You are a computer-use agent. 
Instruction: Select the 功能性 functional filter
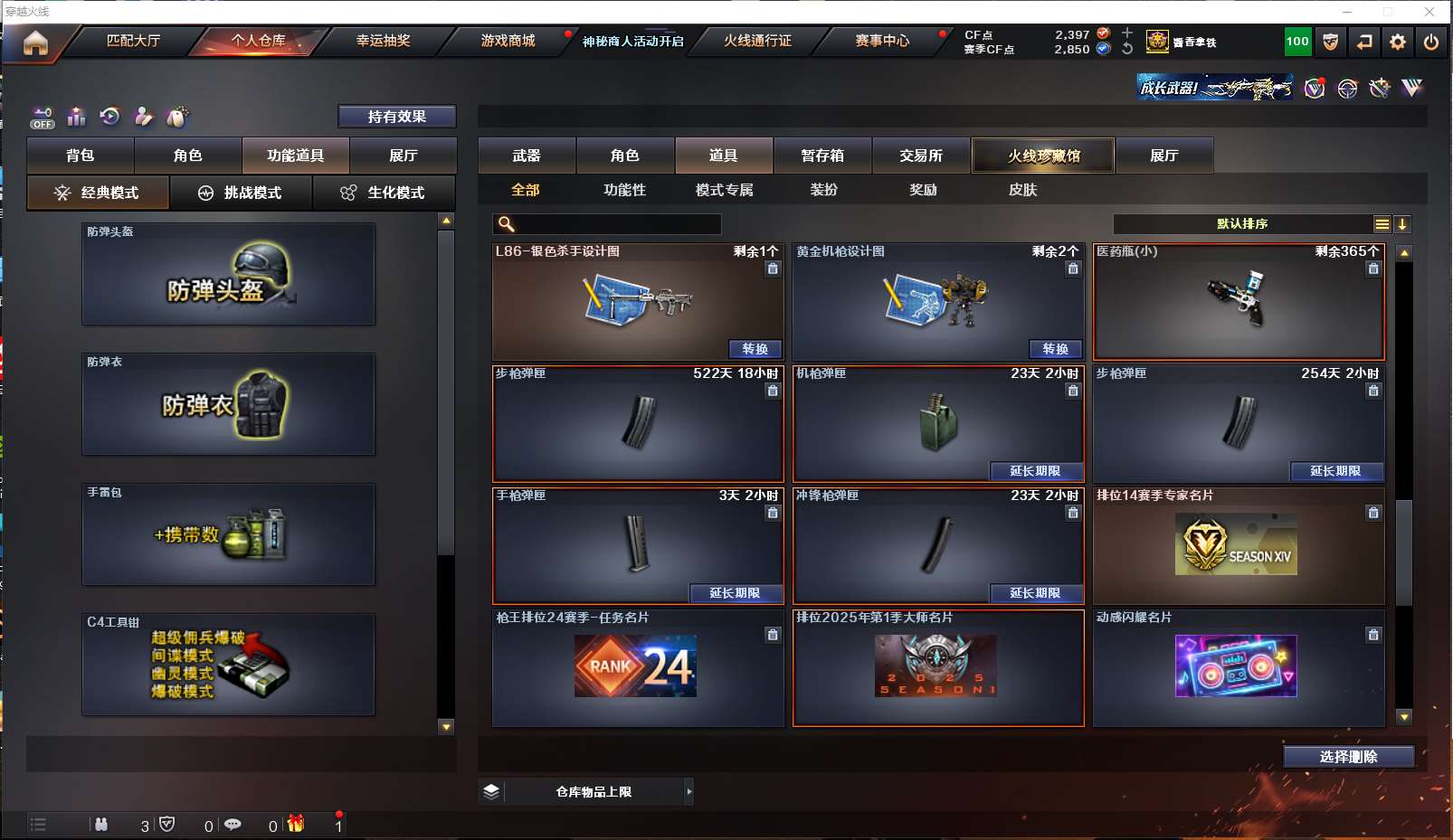click(624, 190)
